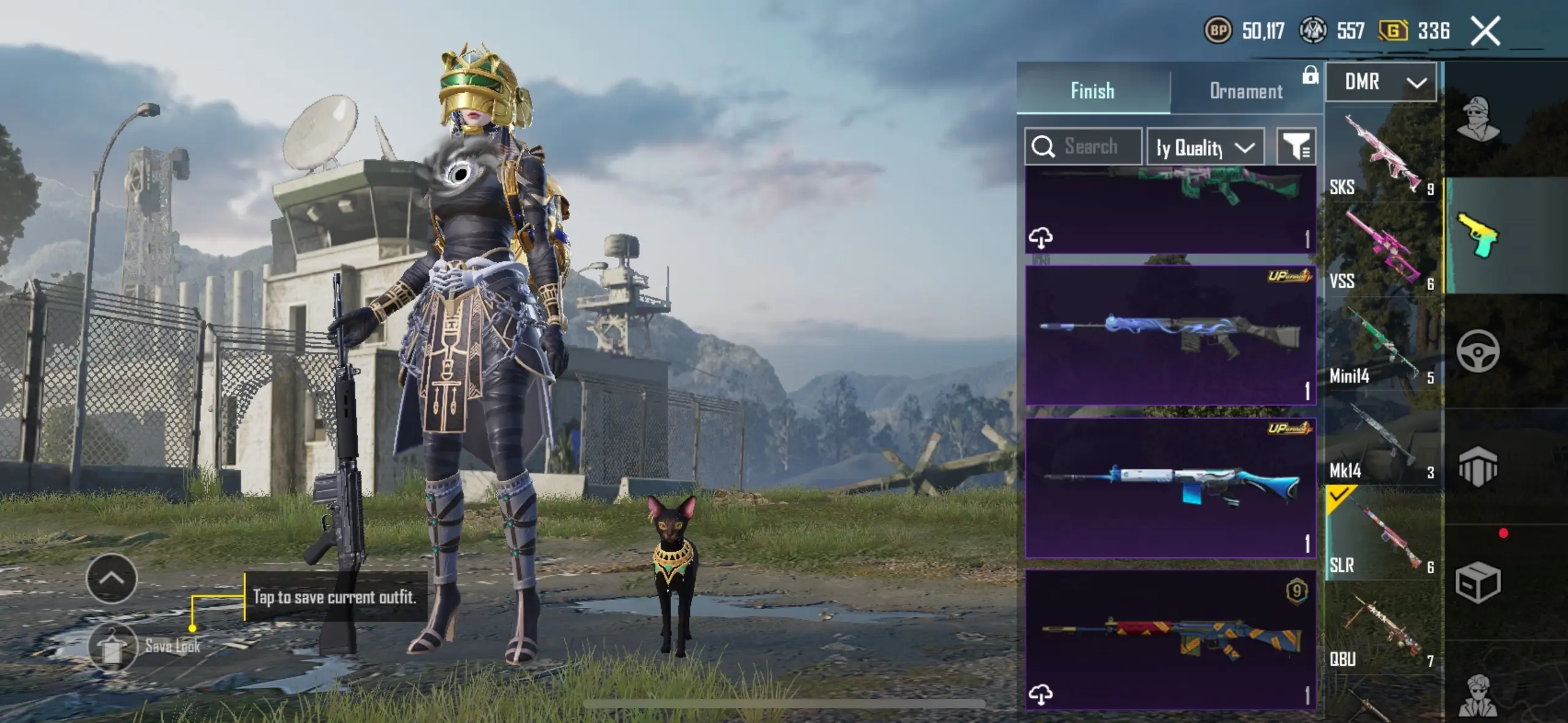The width and height of the screenshot is (1568, 723).
Task: Switch to the Finish tab
Action: (x=1093, y=90)
